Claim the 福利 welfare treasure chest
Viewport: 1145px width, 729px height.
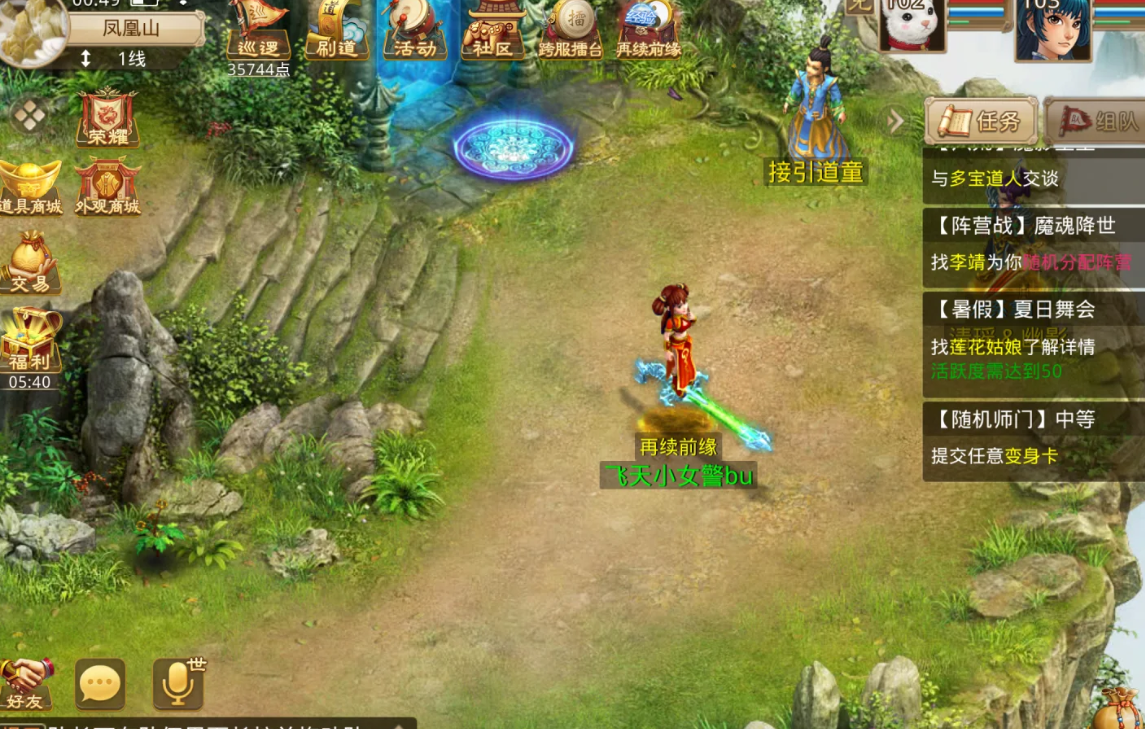coord(31,342)
